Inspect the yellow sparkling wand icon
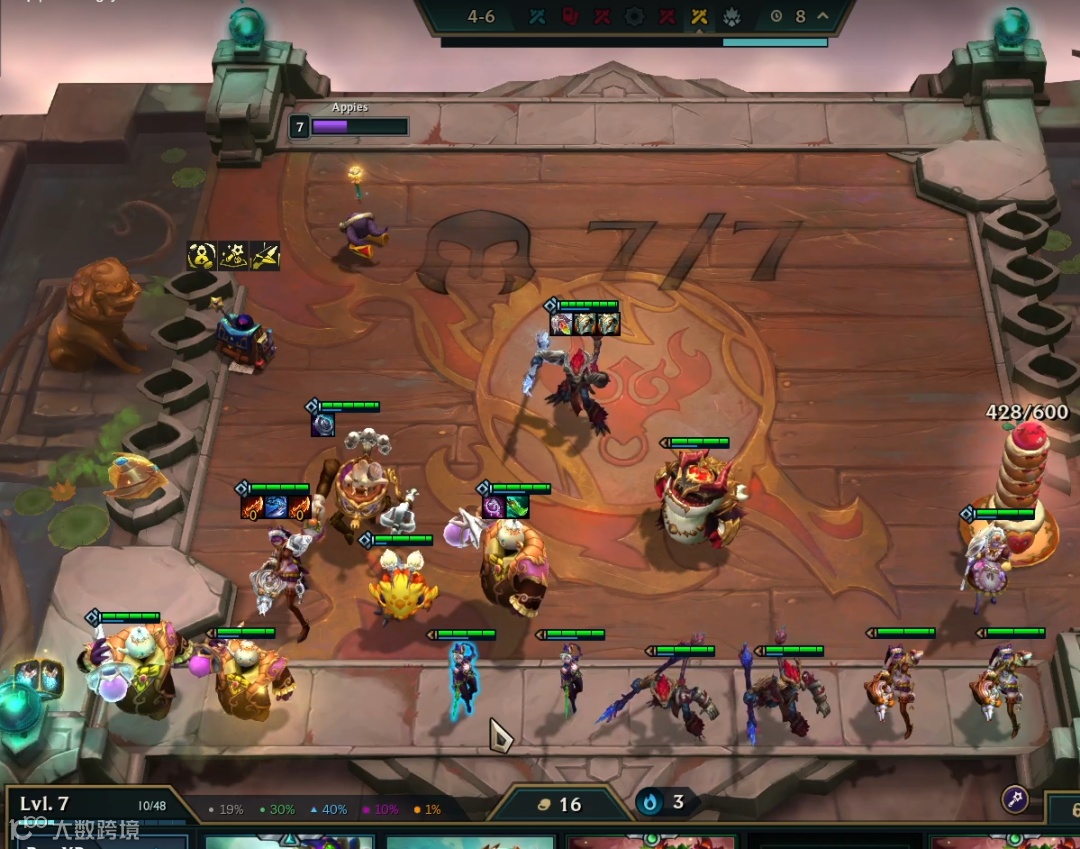The width and height of the screenshot is (1080, 849). pyautogui.click(x=234, y=256)
